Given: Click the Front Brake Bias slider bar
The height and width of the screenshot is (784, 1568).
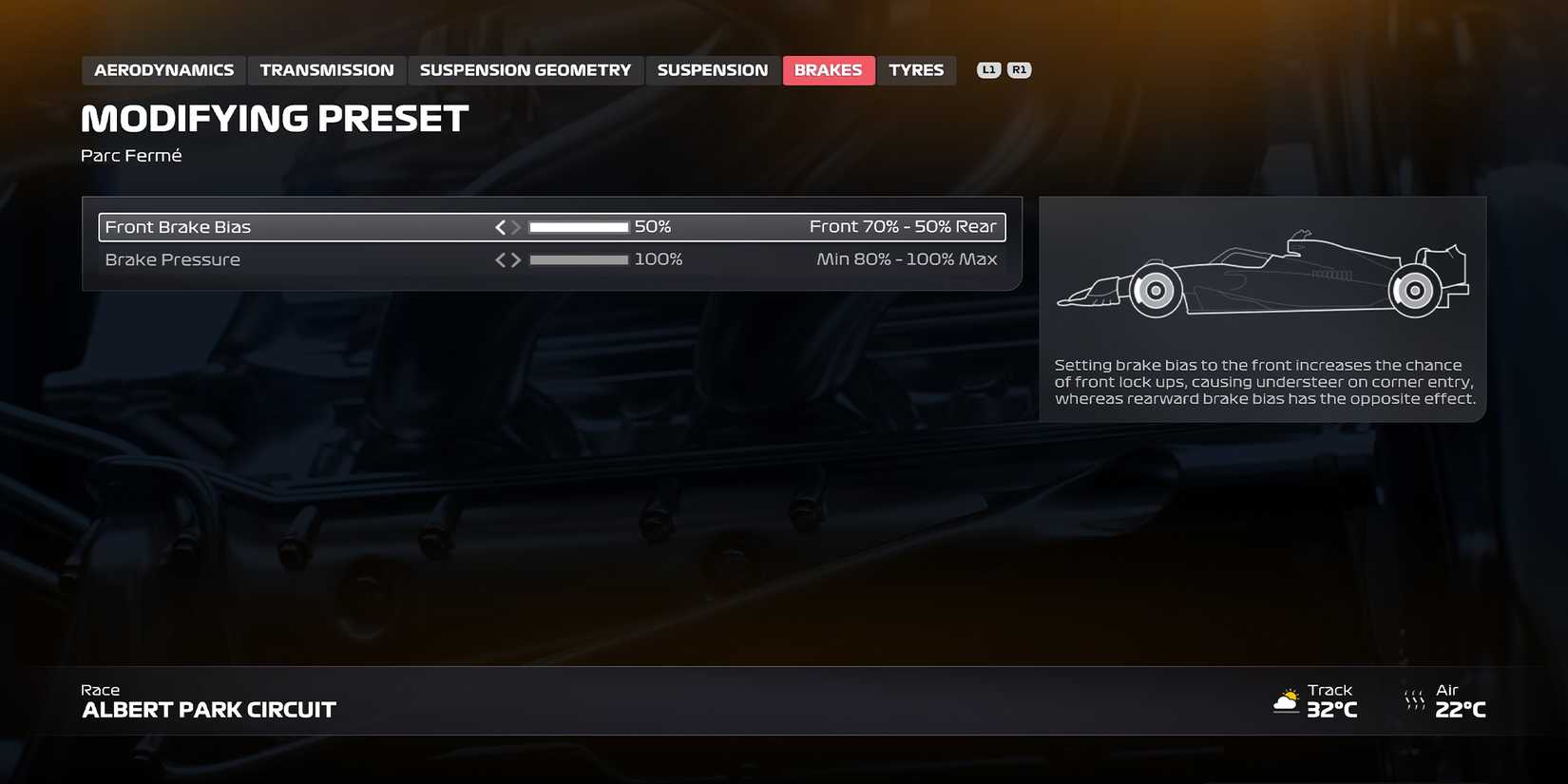Looking at the screenshot, I should (x=578, y=227).
